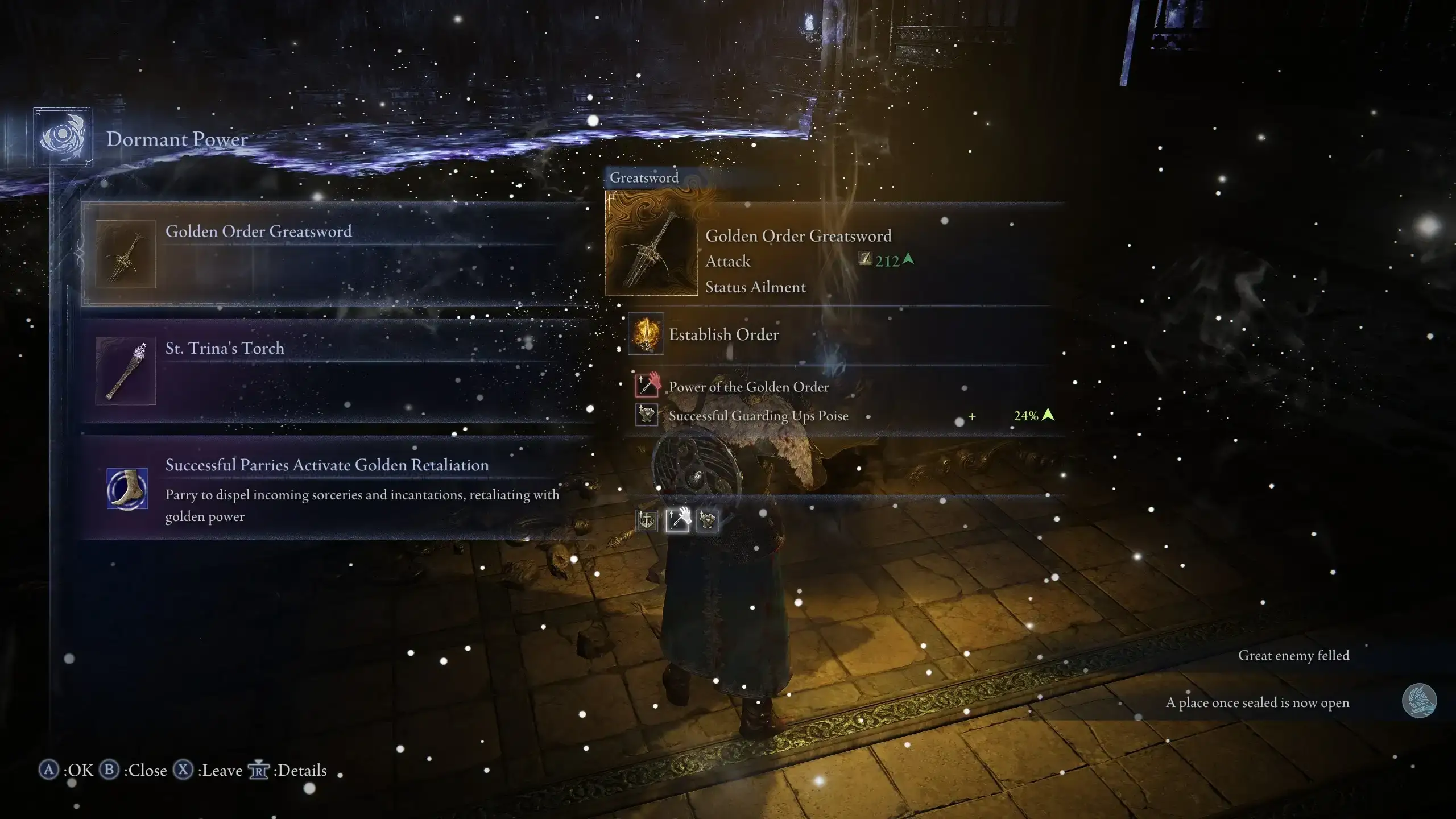The width and height of the screenshot is (1456, 819).
Task: Click the golden foot parry icon
Action: (x=127, y=489)
